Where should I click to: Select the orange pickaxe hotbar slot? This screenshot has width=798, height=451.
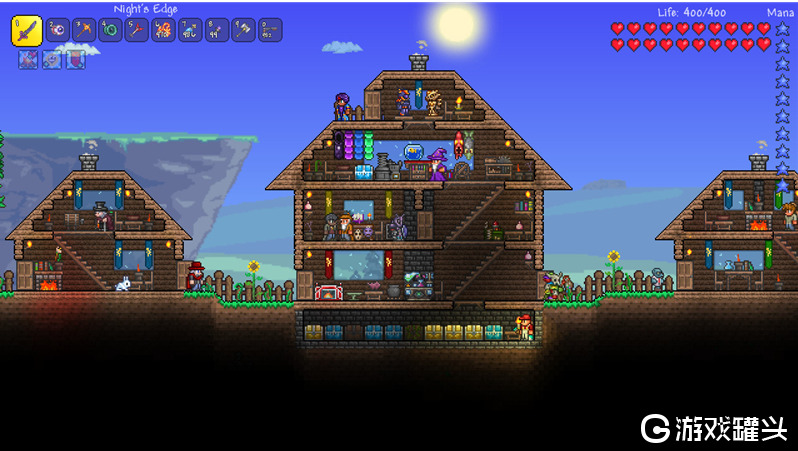pos(84,30)
